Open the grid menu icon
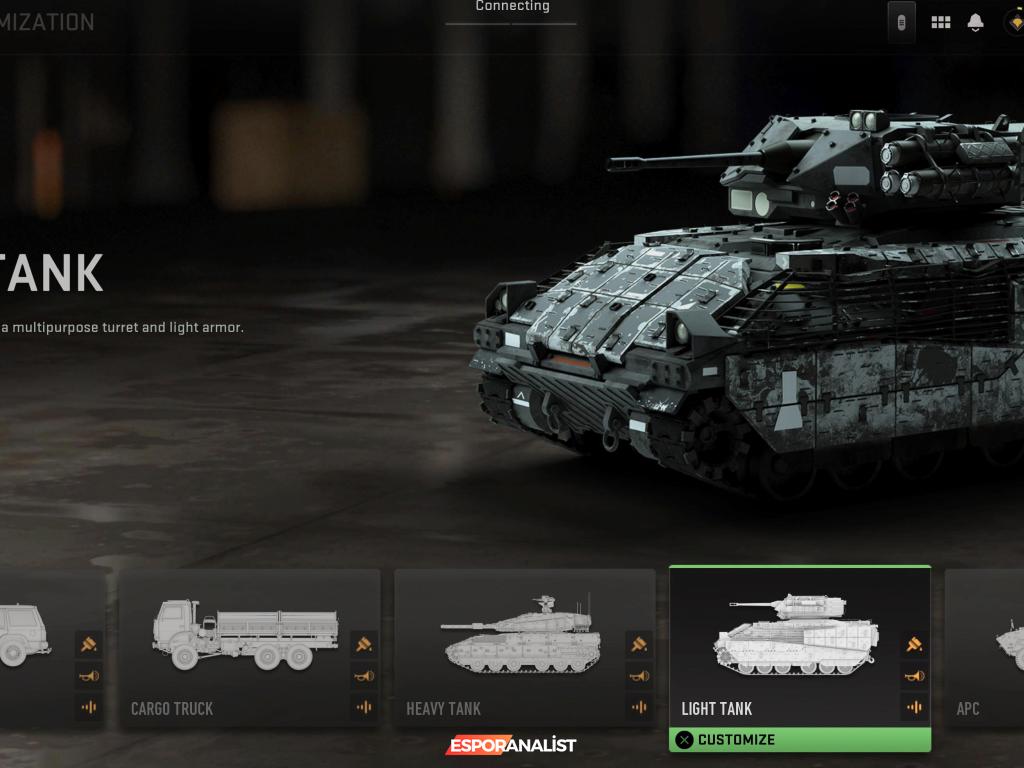The image size is (1024, 768). 941,22
